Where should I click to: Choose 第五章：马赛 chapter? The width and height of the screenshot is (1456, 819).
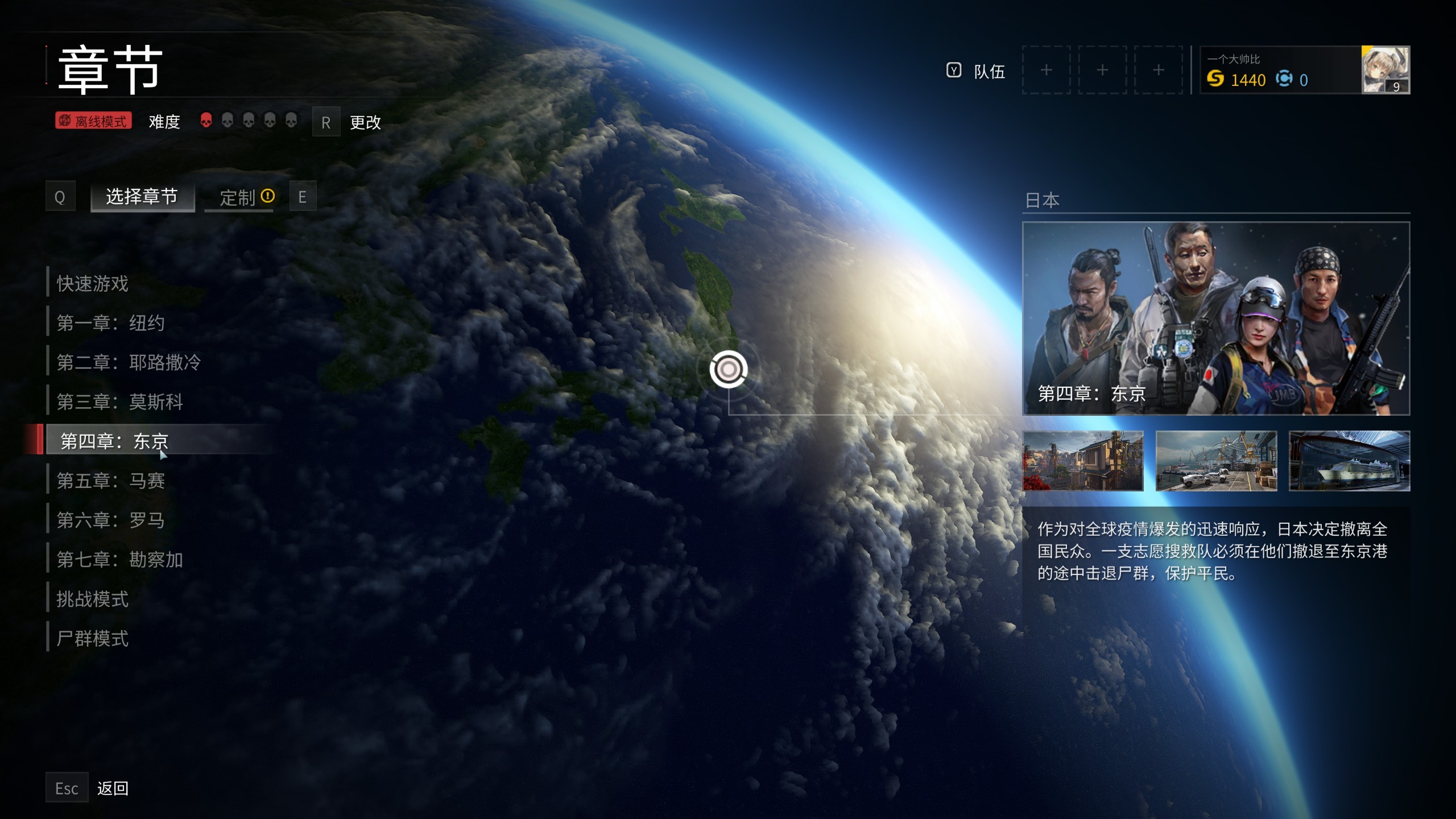111,481
